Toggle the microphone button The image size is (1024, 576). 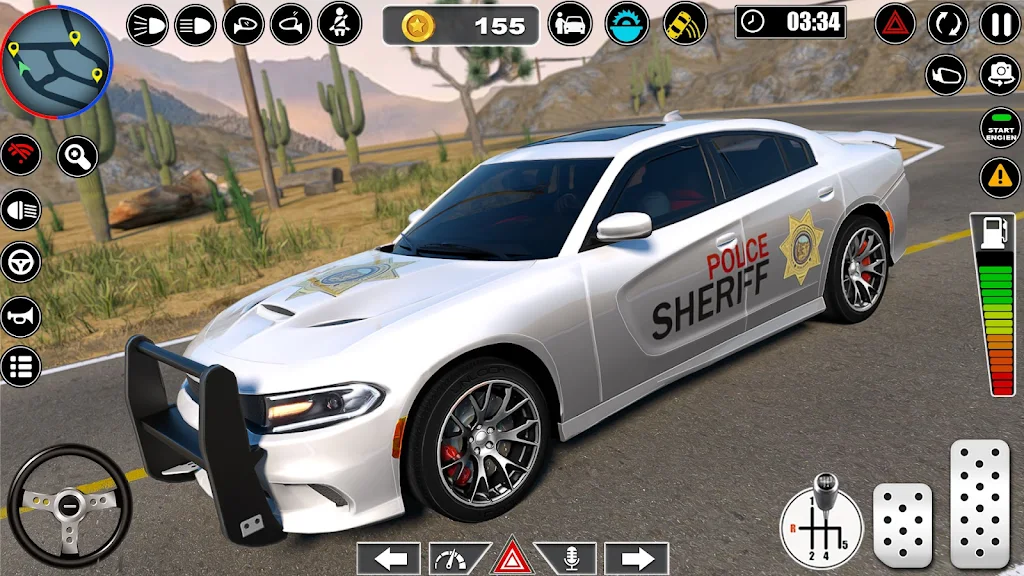point(571,558)
